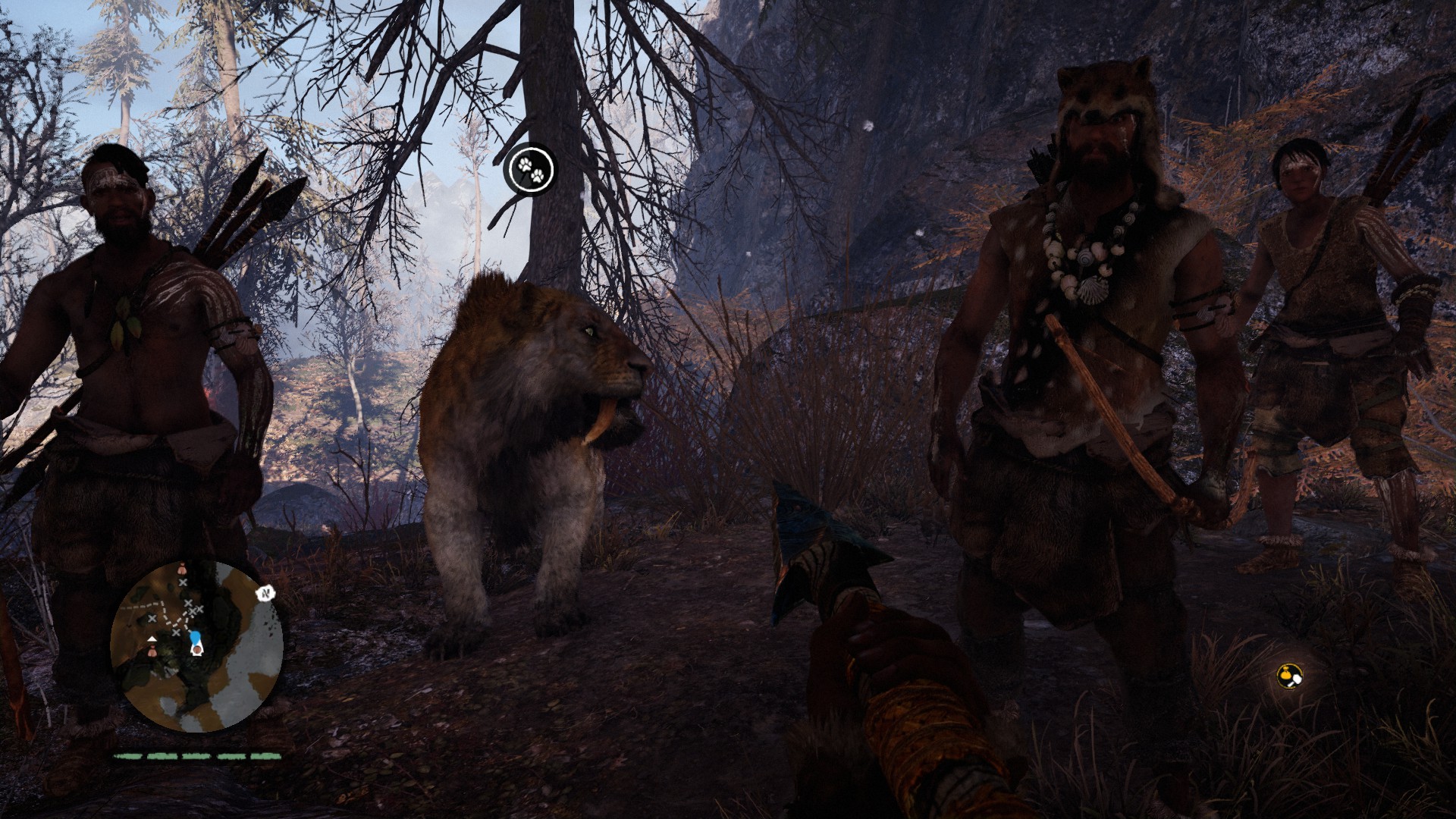The height and width of the screenshot is (819, 1456).
Task: Click the first green stamina bar segment
Action: tap(127, 757)
